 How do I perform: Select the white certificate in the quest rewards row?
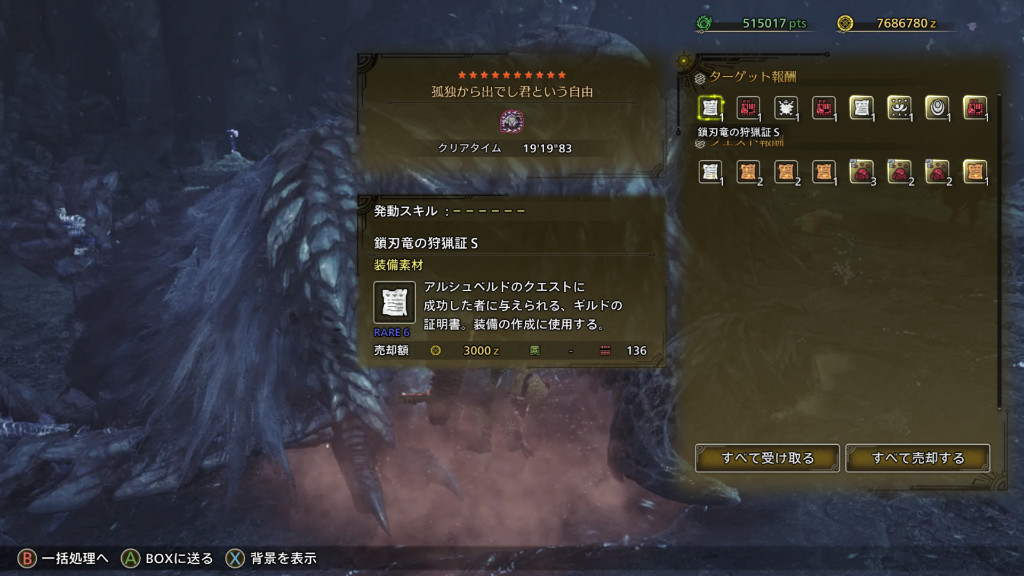click(x=710, y=172)
